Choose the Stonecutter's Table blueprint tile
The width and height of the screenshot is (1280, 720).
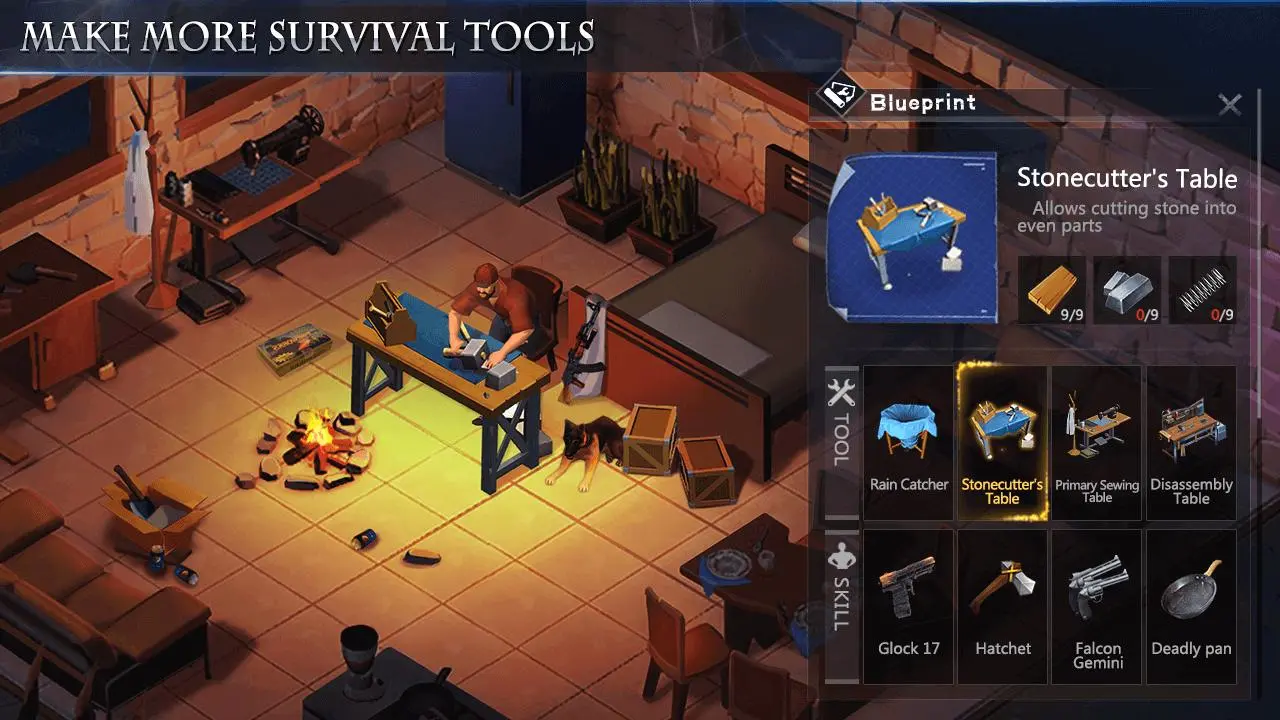coord(1002,442)
